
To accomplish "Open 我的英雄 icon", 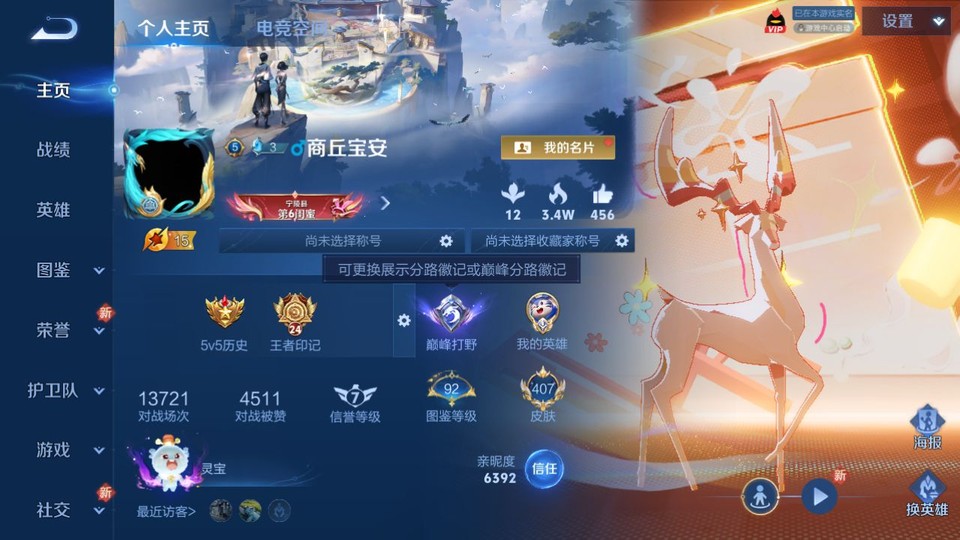I will click(x=542, y=322).
